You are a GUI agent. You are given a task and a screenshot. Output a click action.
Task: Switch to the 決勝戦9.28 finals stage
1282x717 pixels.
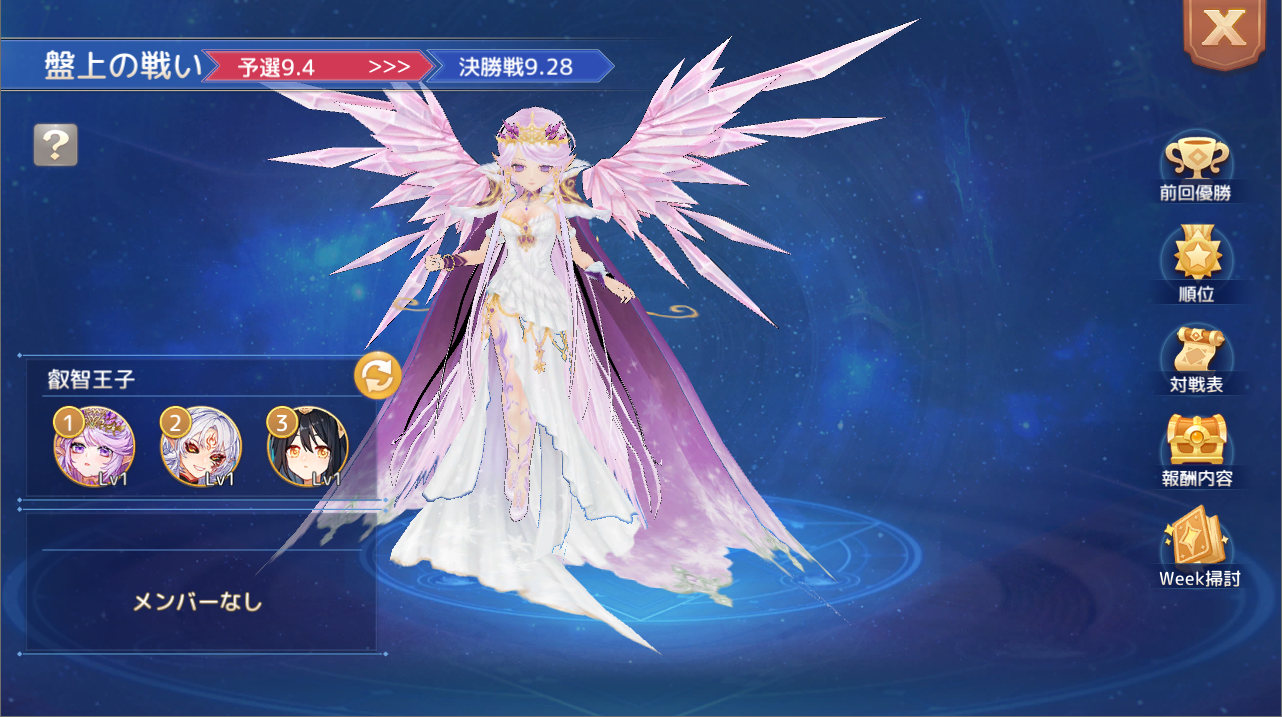[x=520, y=67]
